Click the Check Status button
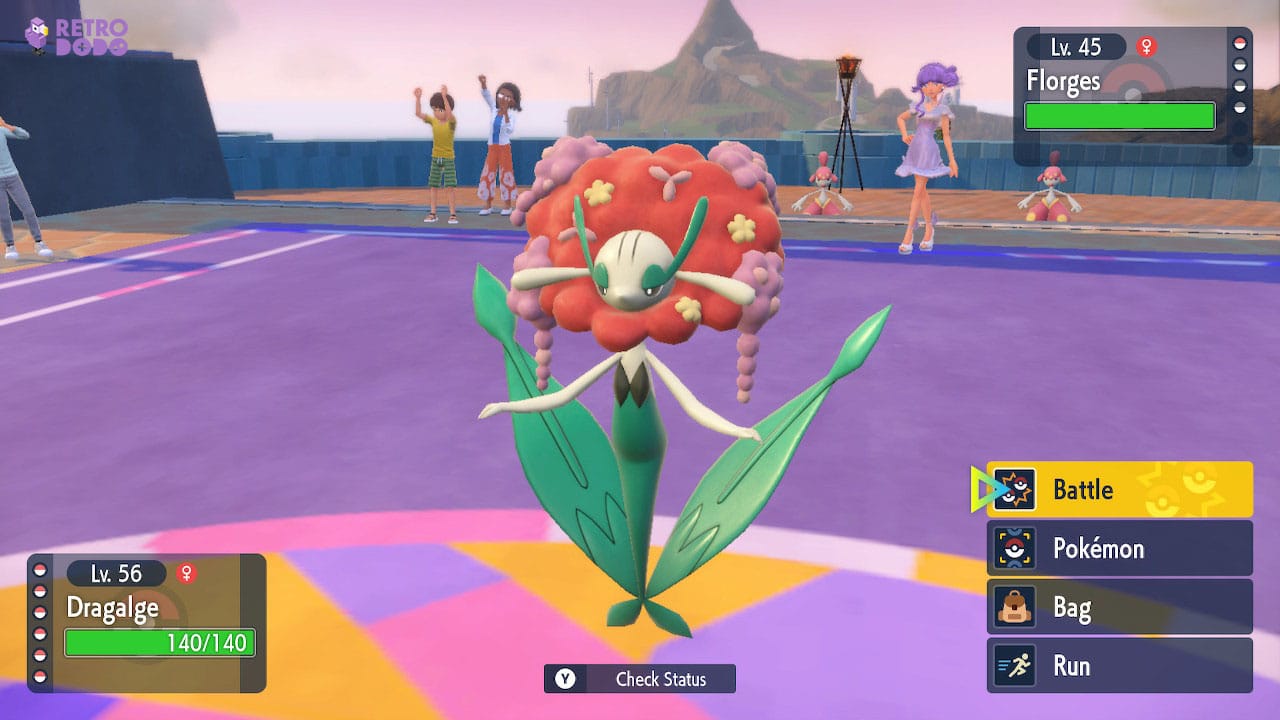Viewport: 1280px width, 720px height. tap(640, 679)
